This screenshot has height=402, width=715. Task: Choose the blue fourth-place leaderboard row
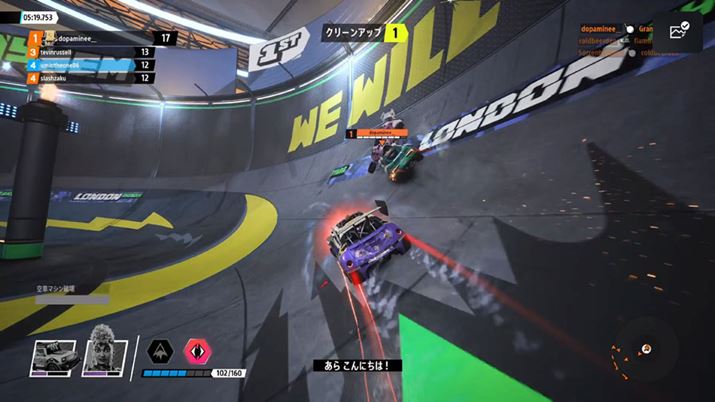pos(92,65)
